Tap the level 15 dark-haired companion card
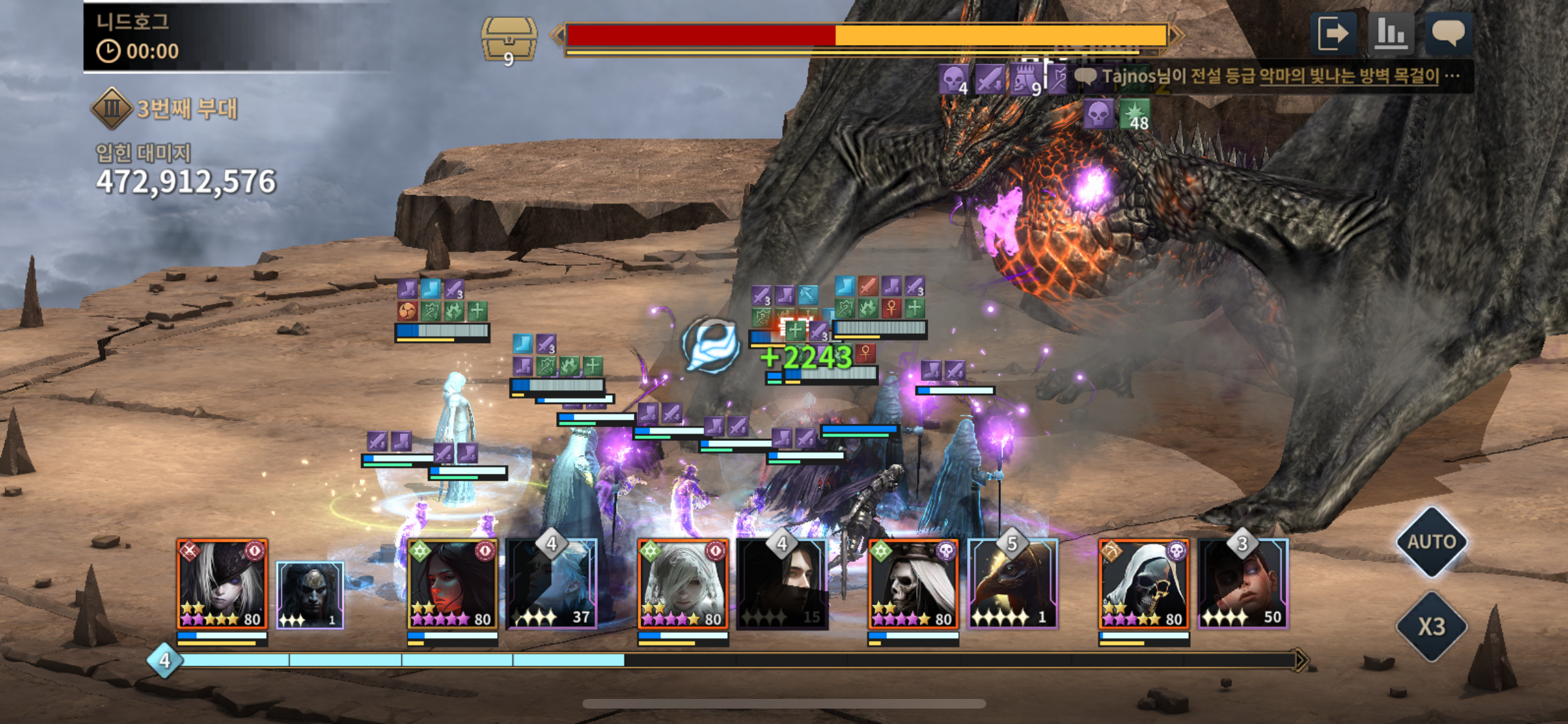1568x724 pixels. (782, 586)
